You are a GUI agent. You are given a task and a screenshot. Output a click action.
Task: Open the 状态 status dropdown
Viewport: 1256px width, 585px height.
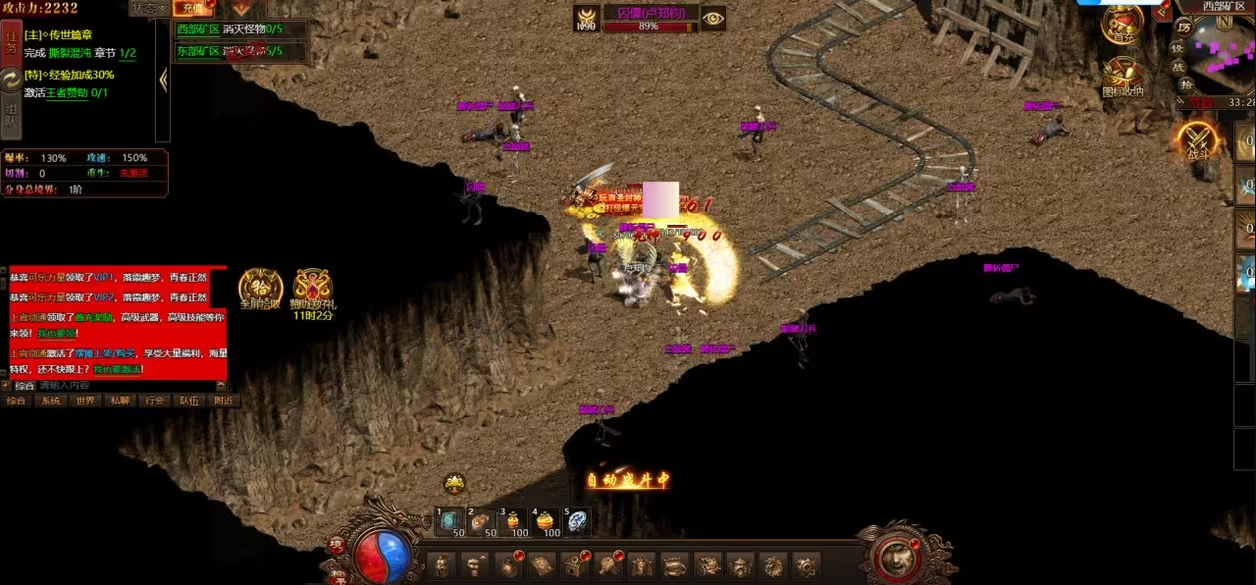pos(147,8)
